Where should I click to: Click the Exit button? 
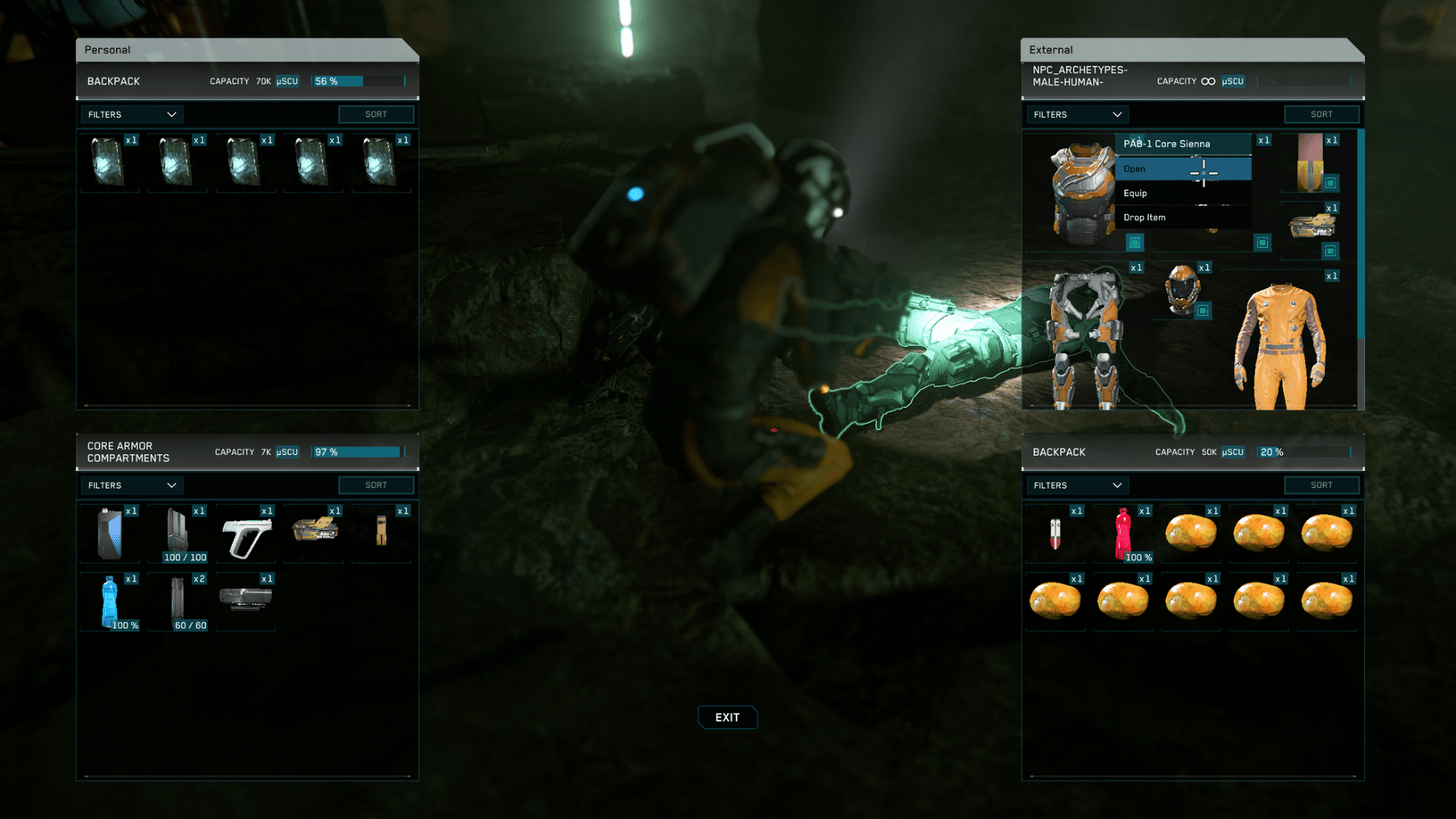727,716
